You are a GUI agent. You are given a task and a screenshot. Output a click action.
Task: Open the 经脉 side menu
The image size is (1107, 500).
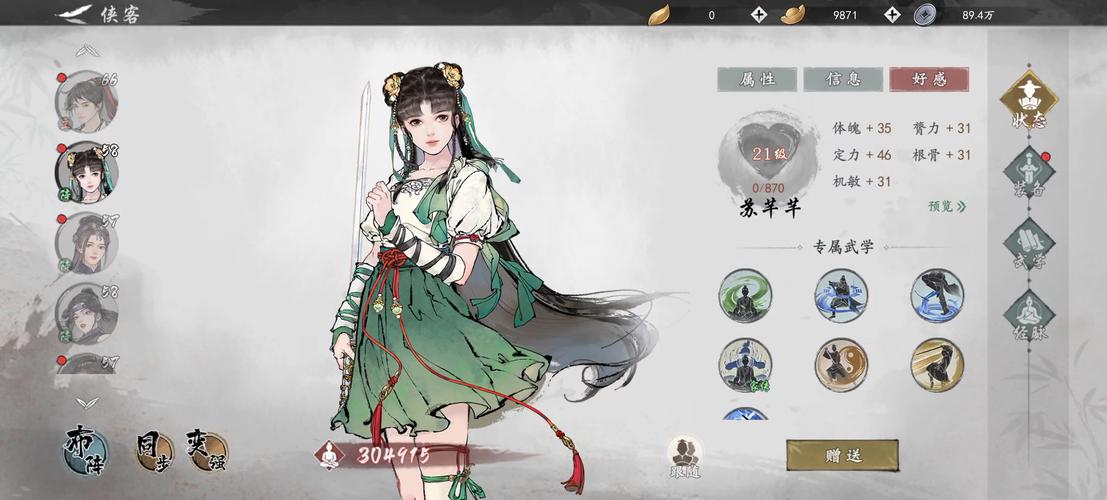(1029, 318)
